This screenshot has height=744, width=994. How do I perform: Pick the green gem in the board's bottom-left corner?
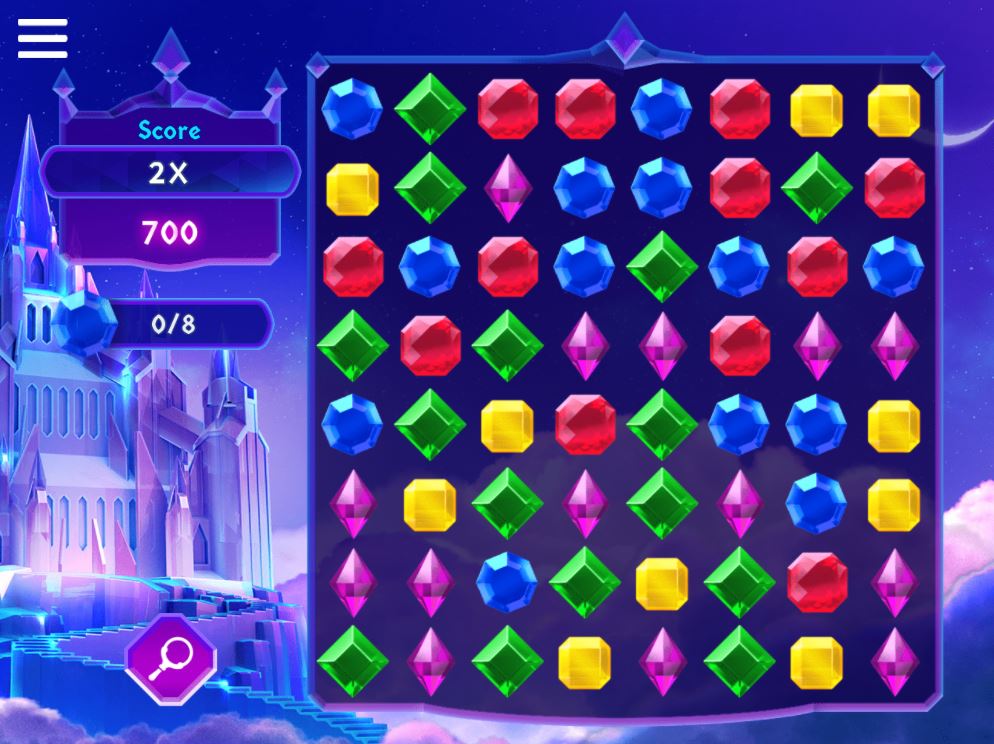[352, 660]
